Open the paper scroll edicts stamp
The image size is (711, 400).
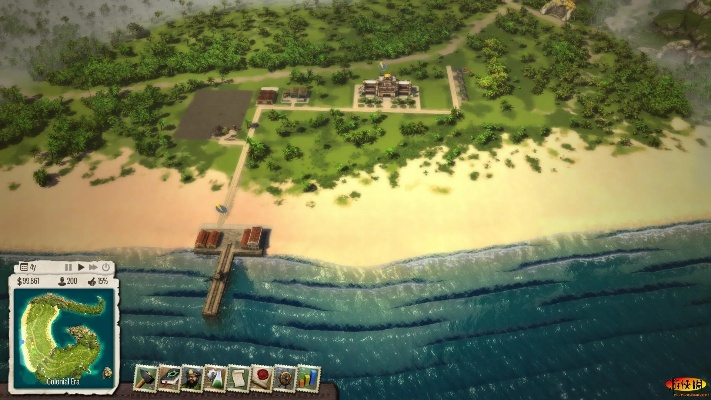click(239, 378)
